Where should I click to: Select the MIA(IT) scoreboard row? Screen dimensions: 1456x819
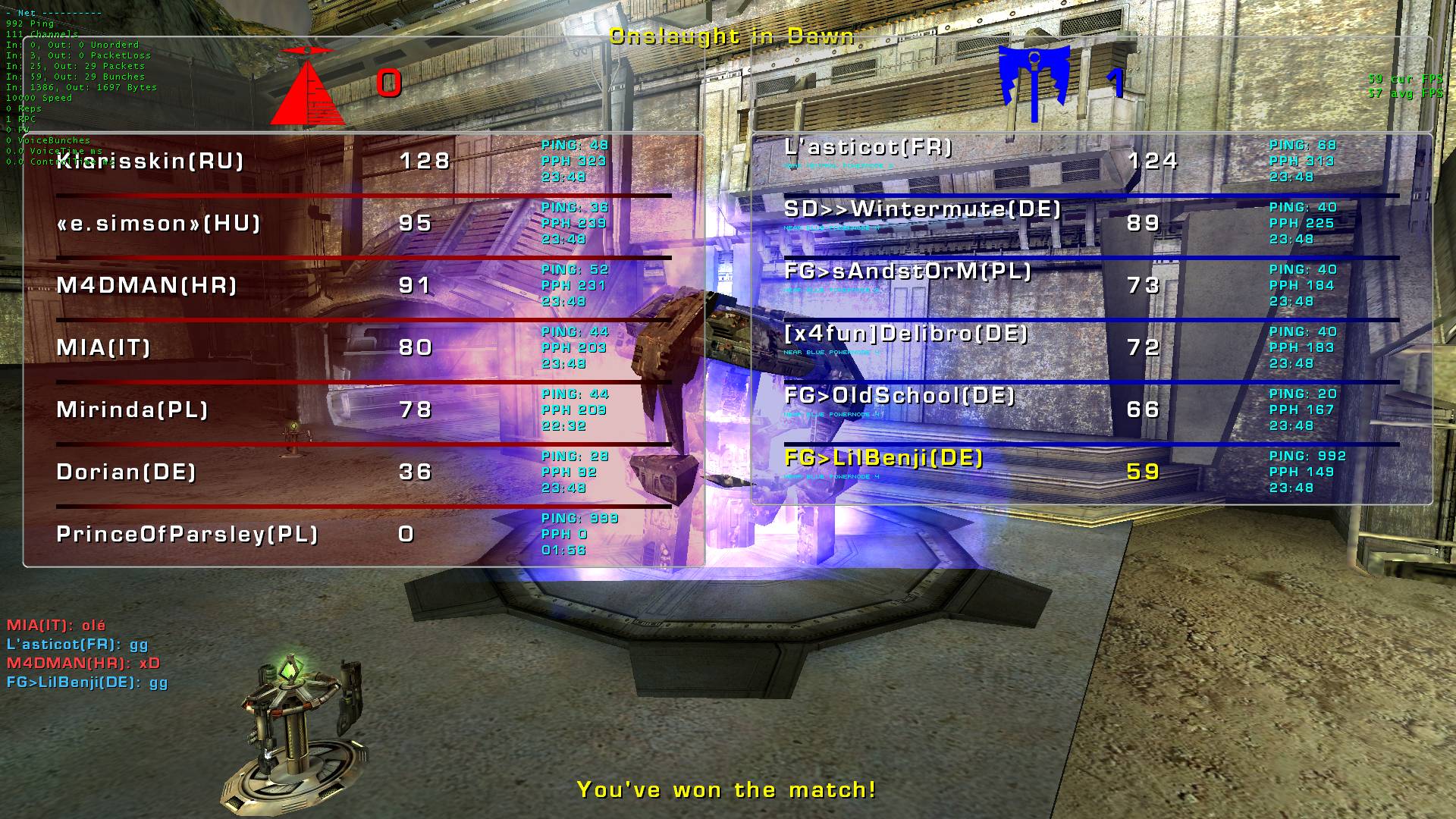(x=104, y=348)
